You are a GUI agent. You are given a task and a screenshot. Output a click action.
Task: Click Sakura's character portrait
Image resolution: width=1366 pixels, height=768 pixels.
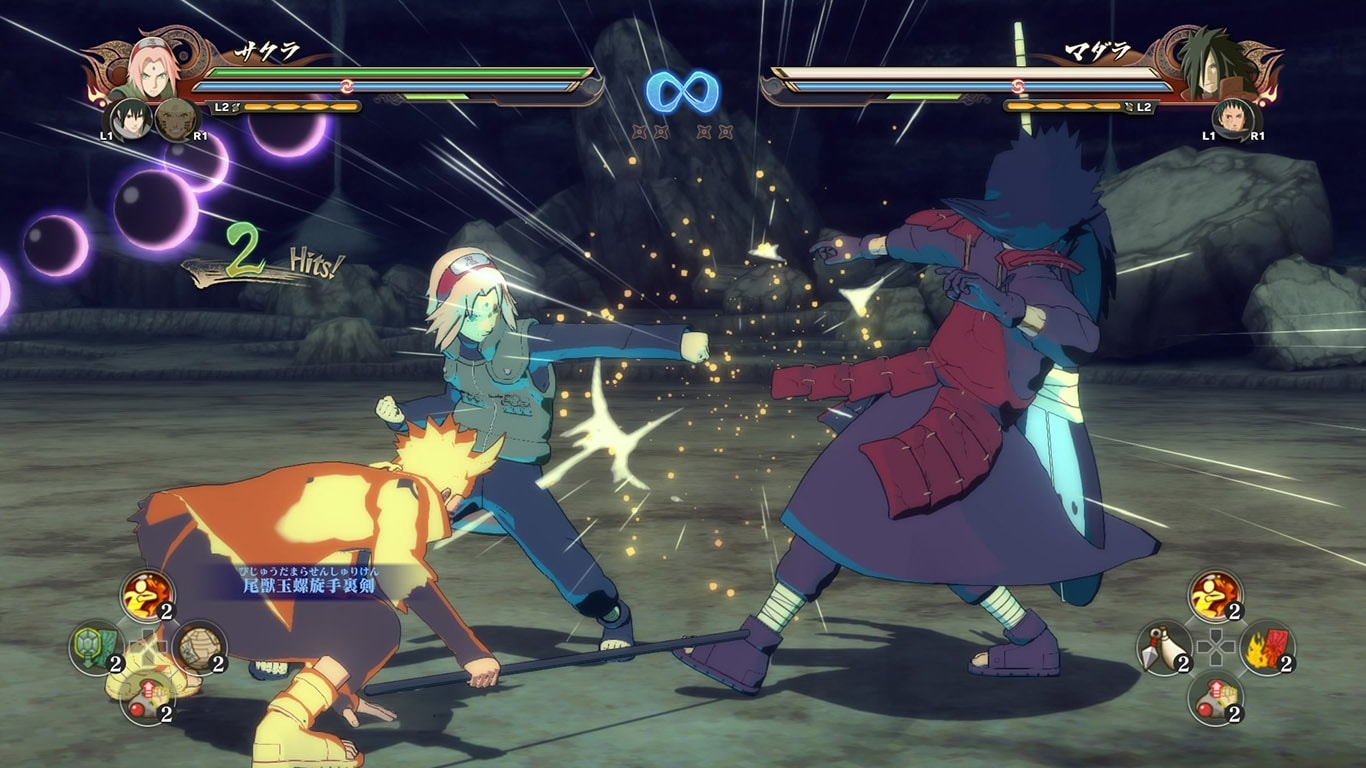click(152, 75)
